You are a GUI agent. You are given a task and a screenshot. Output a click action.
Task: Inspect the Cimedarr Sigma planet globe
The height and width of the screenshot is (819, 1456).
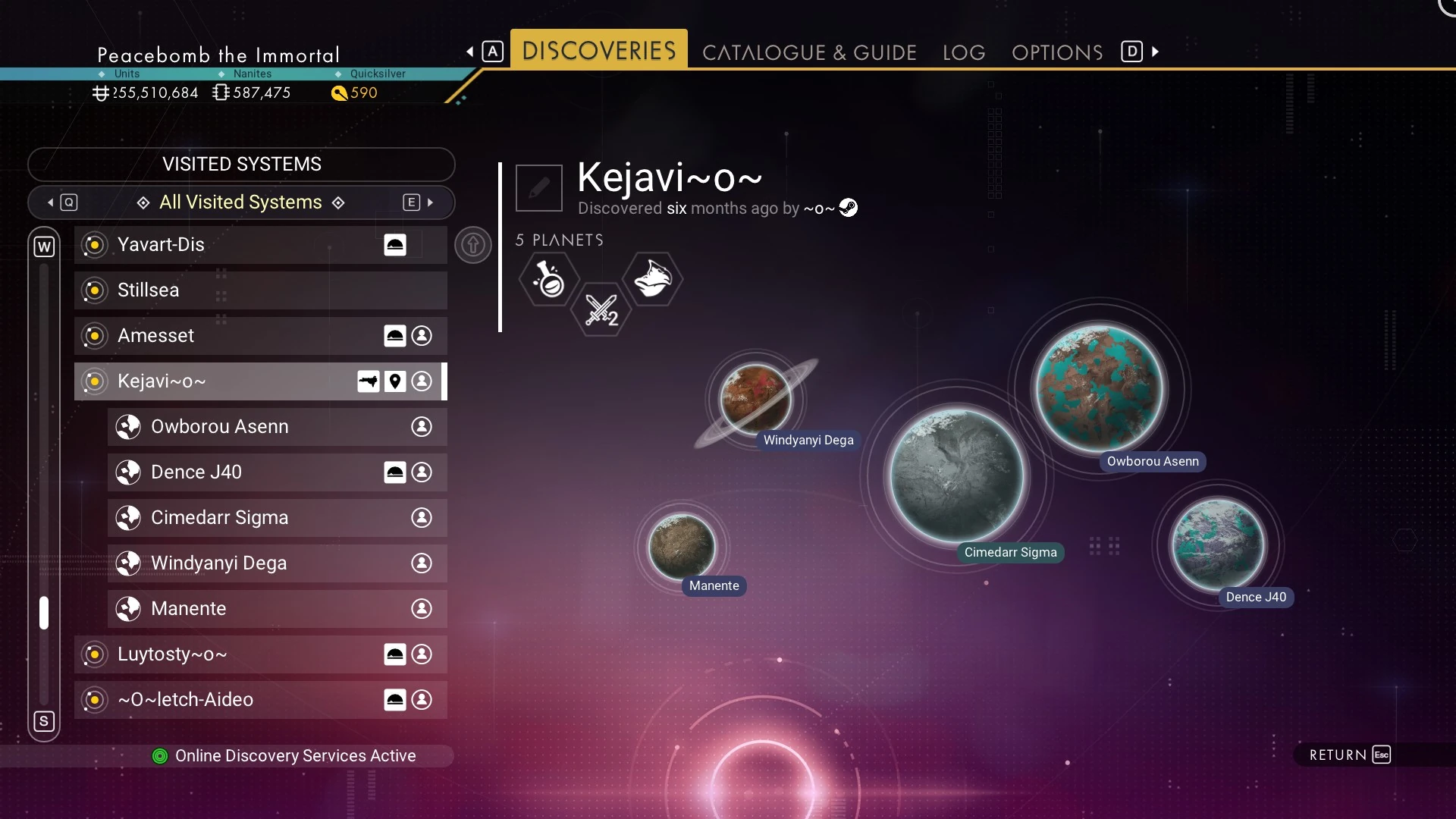coord(956,476)
